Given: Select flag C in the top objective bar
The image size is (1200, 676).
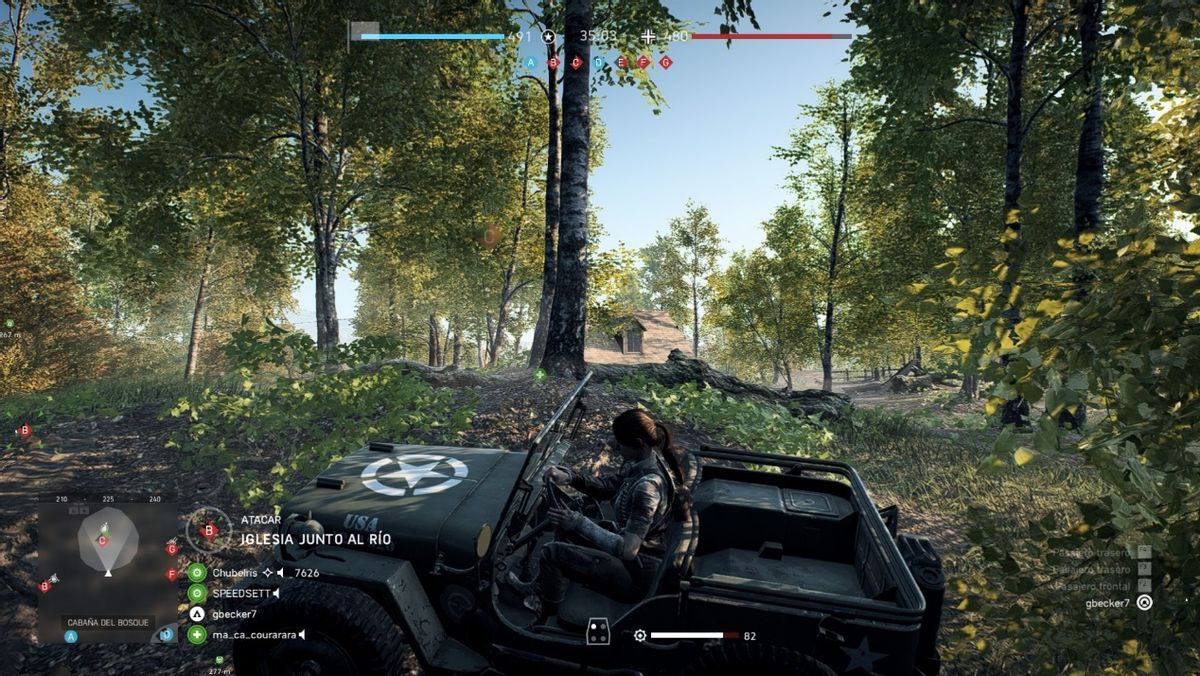Looking at the screenshot, I should tap(576, 62).
